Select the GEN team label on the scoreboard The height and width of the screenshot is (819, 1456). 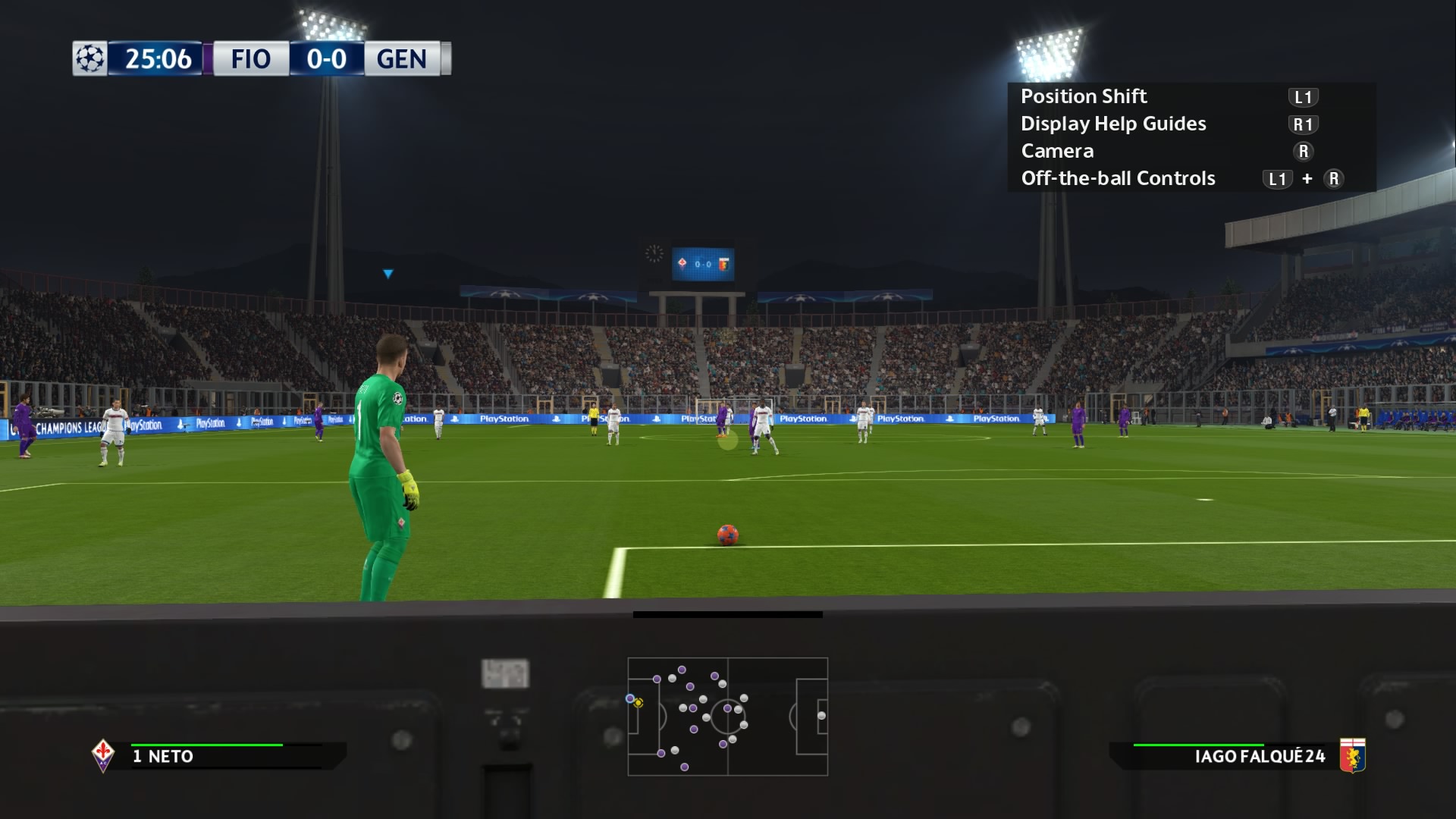coord(400,59)
